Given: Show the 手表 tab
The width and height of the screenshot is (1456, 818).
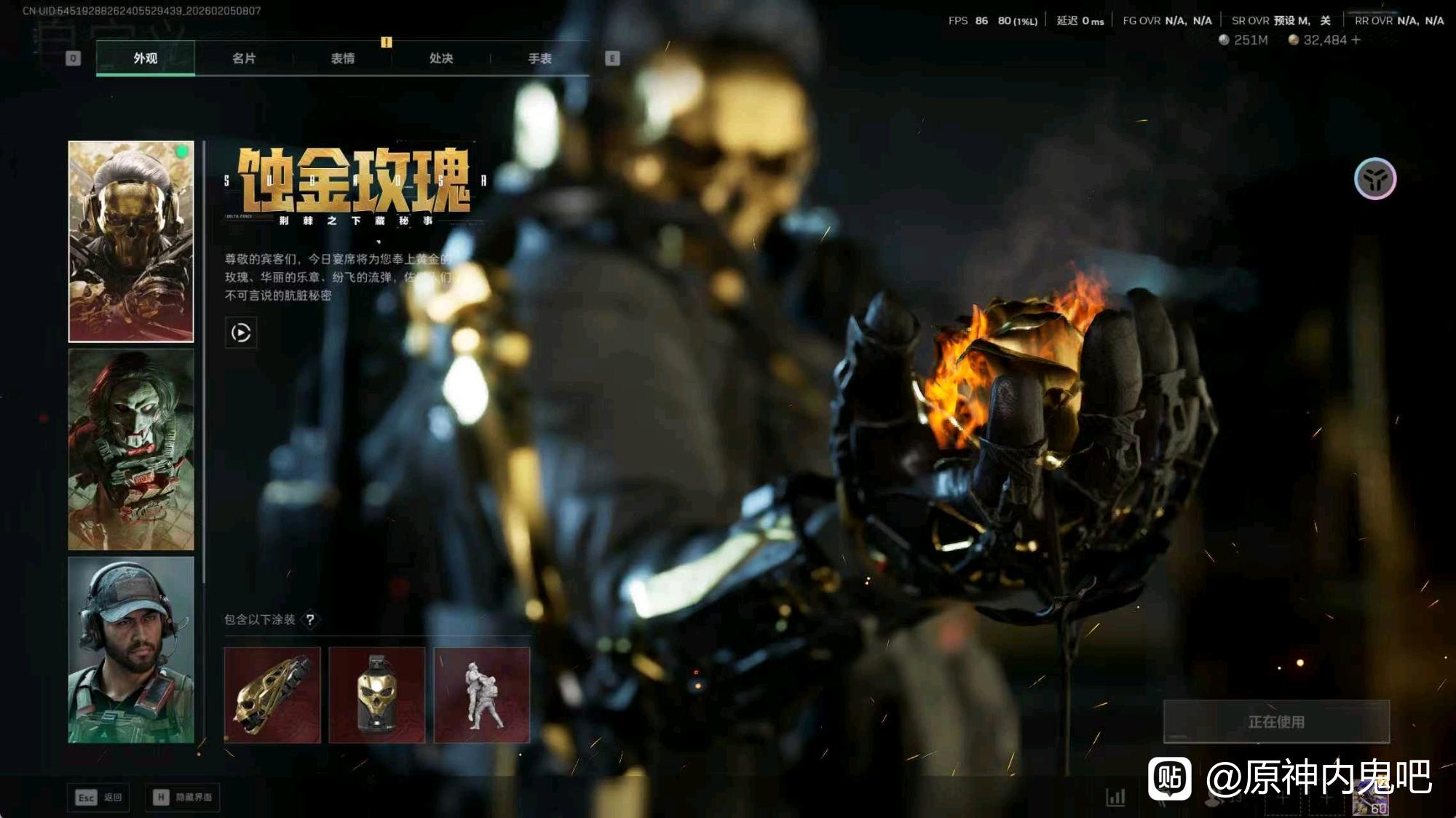Looking at the screenshot, I should click(539, 58).
